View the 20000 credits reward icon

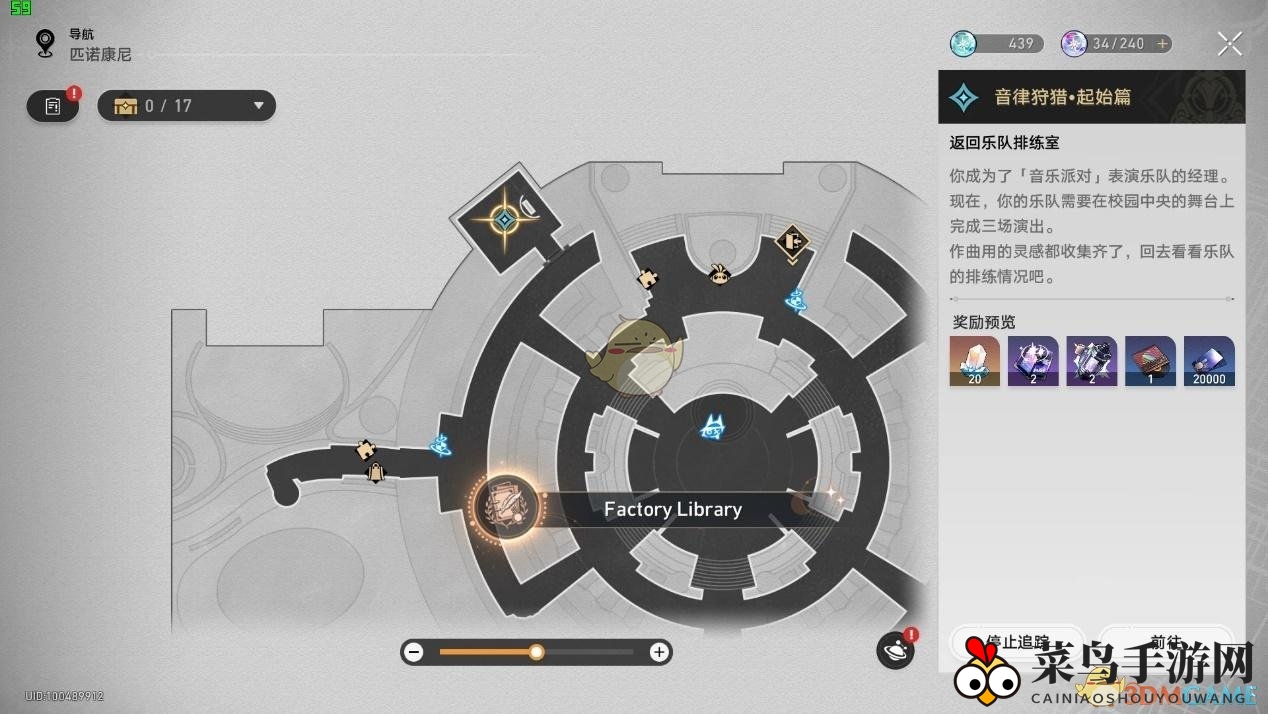point(1209,361)
